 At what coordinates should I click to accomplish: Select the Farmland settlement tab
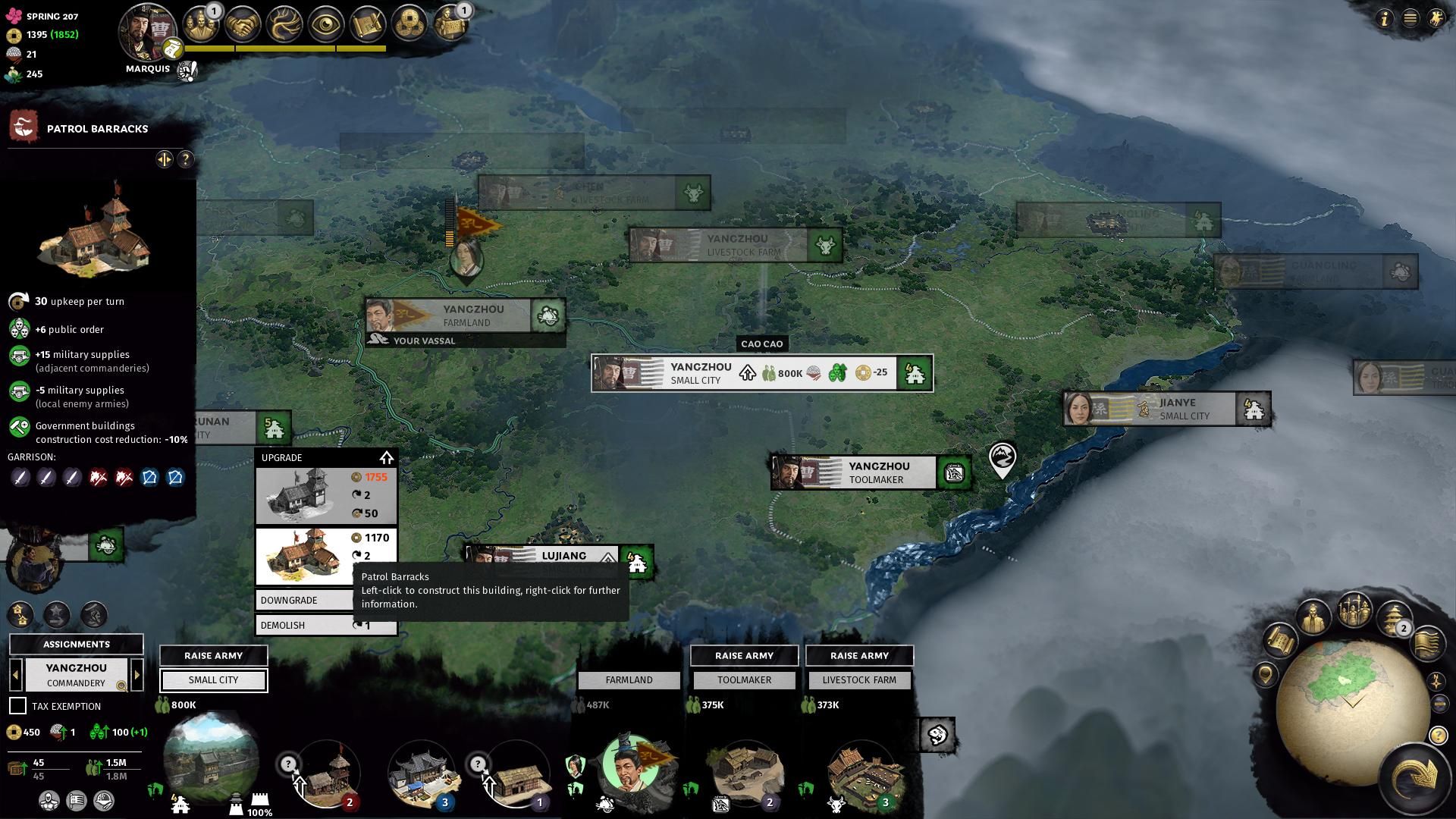629,680
